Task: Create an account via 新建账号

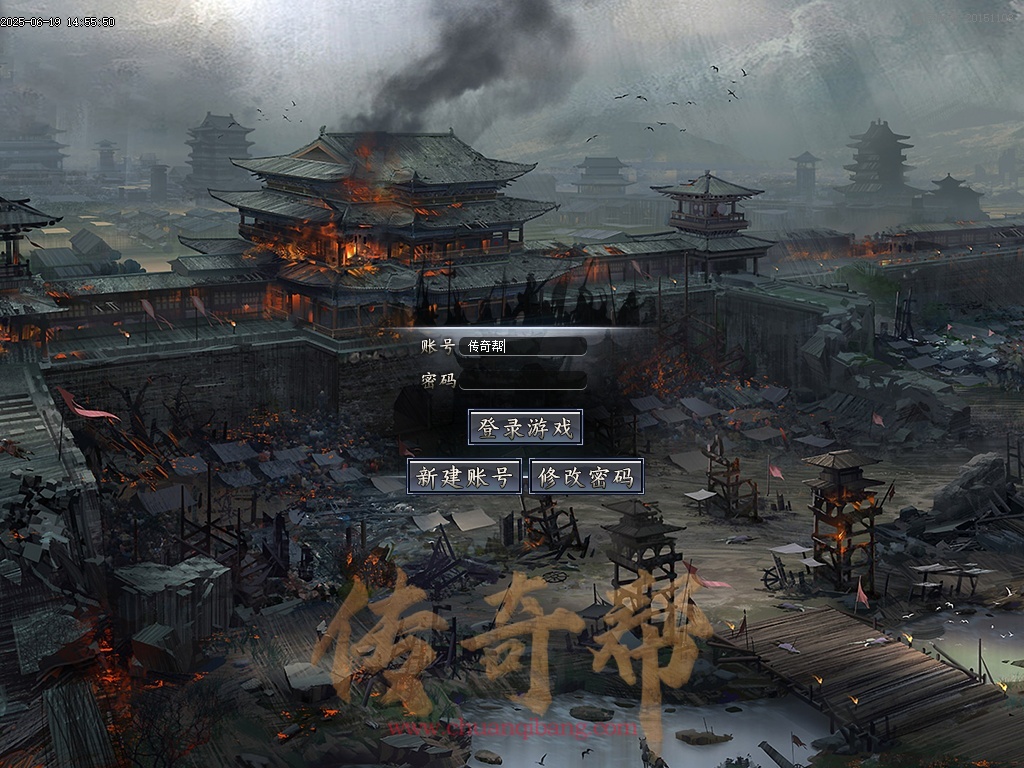Action: 465,477
